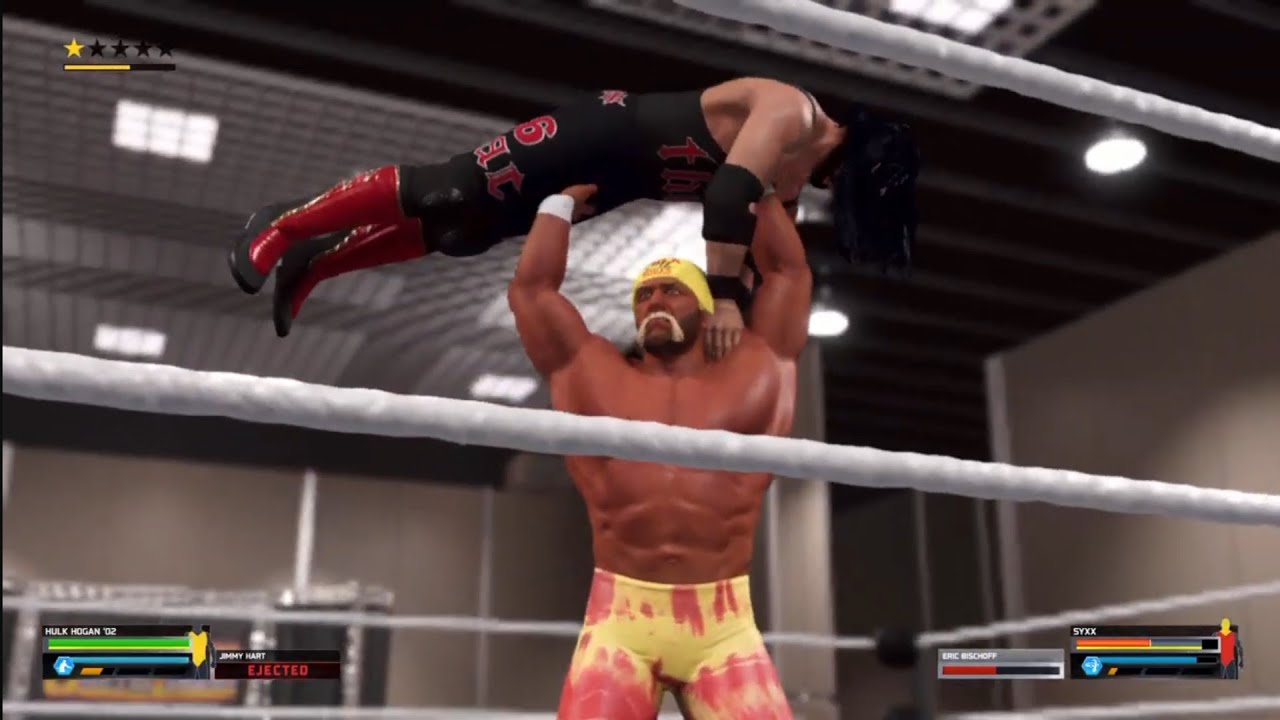Click Syxx's blue finisher hexagon icon
The height and width of the screenshot is (720, 1280).
click(1091, 665)
